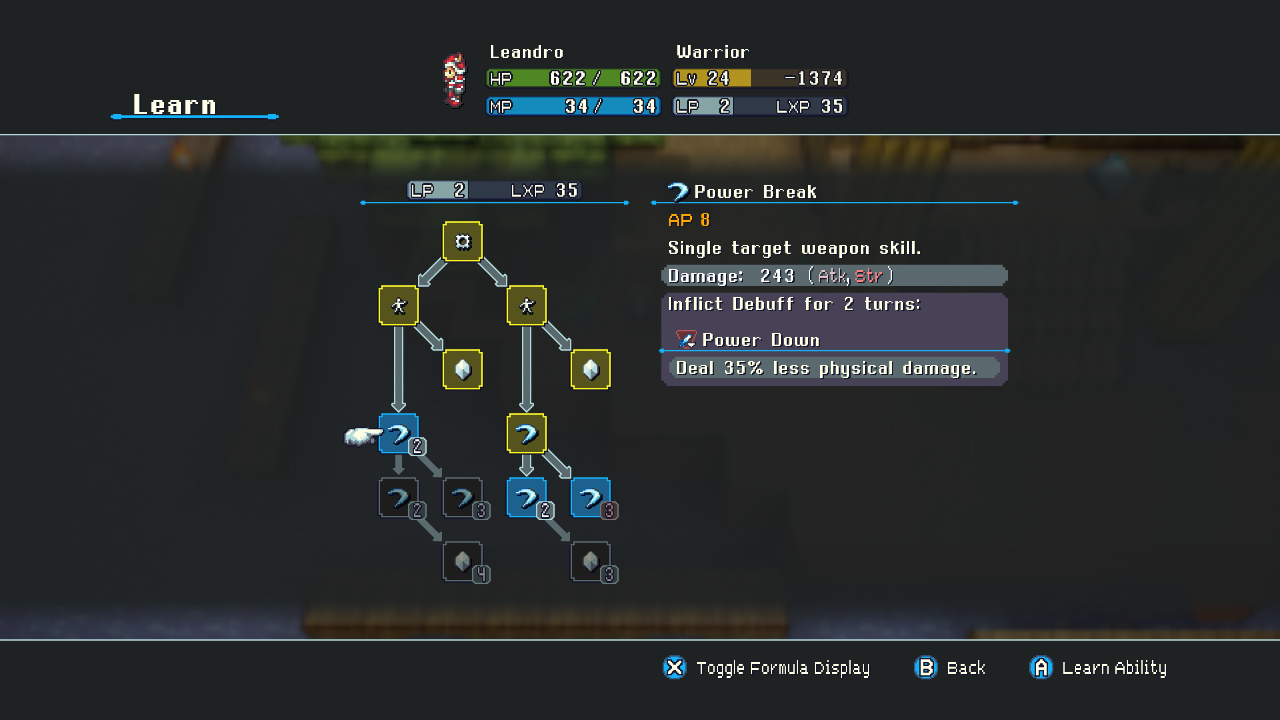Select the blue rank 3 scythe node on the right

click(590, 497)
